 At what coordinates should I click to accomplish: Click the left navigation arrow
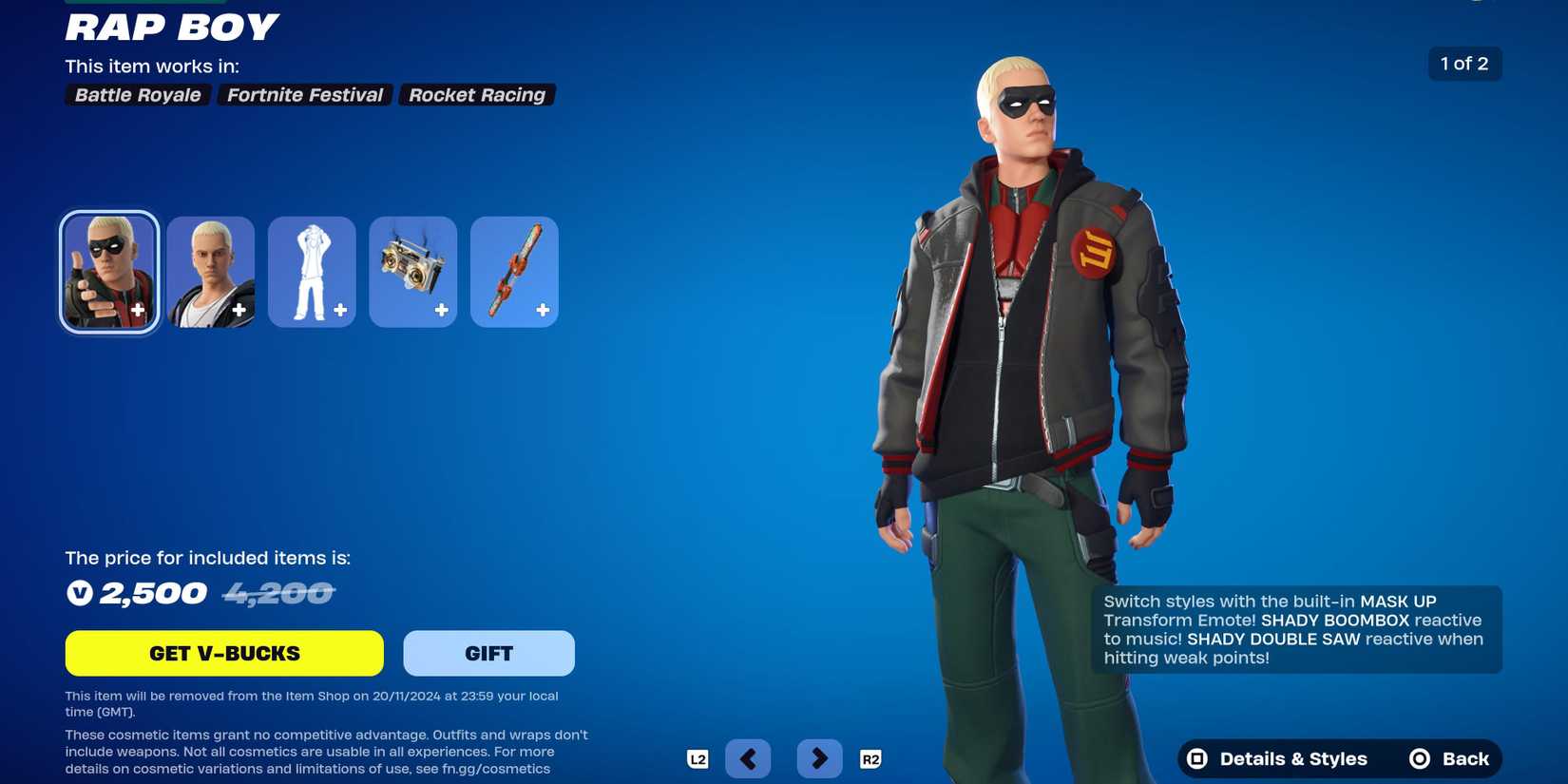point(748,758)
